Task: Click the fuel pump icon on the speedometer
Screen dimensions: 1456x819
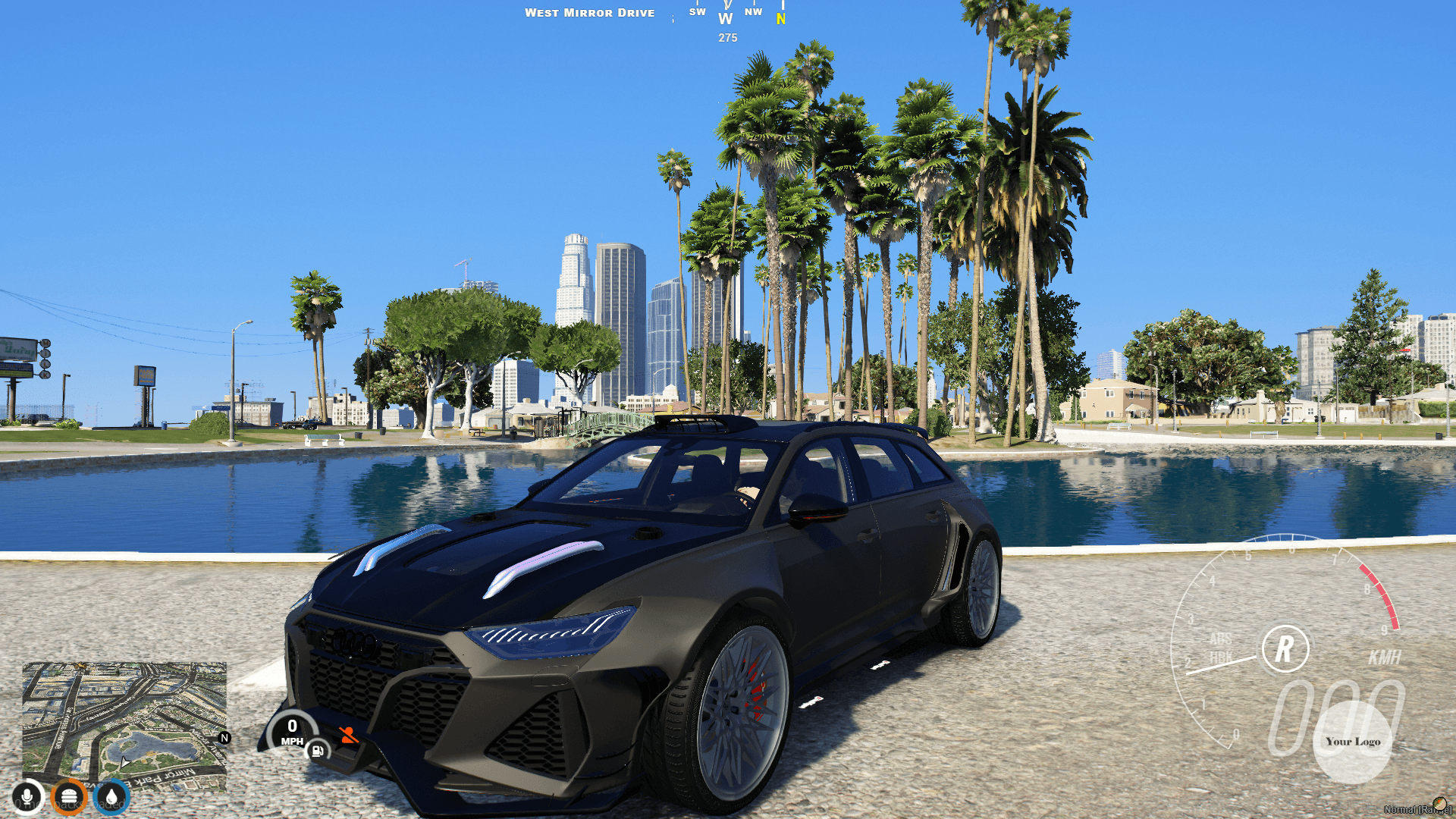Action: pyautogui.click(x=317, y=752)
